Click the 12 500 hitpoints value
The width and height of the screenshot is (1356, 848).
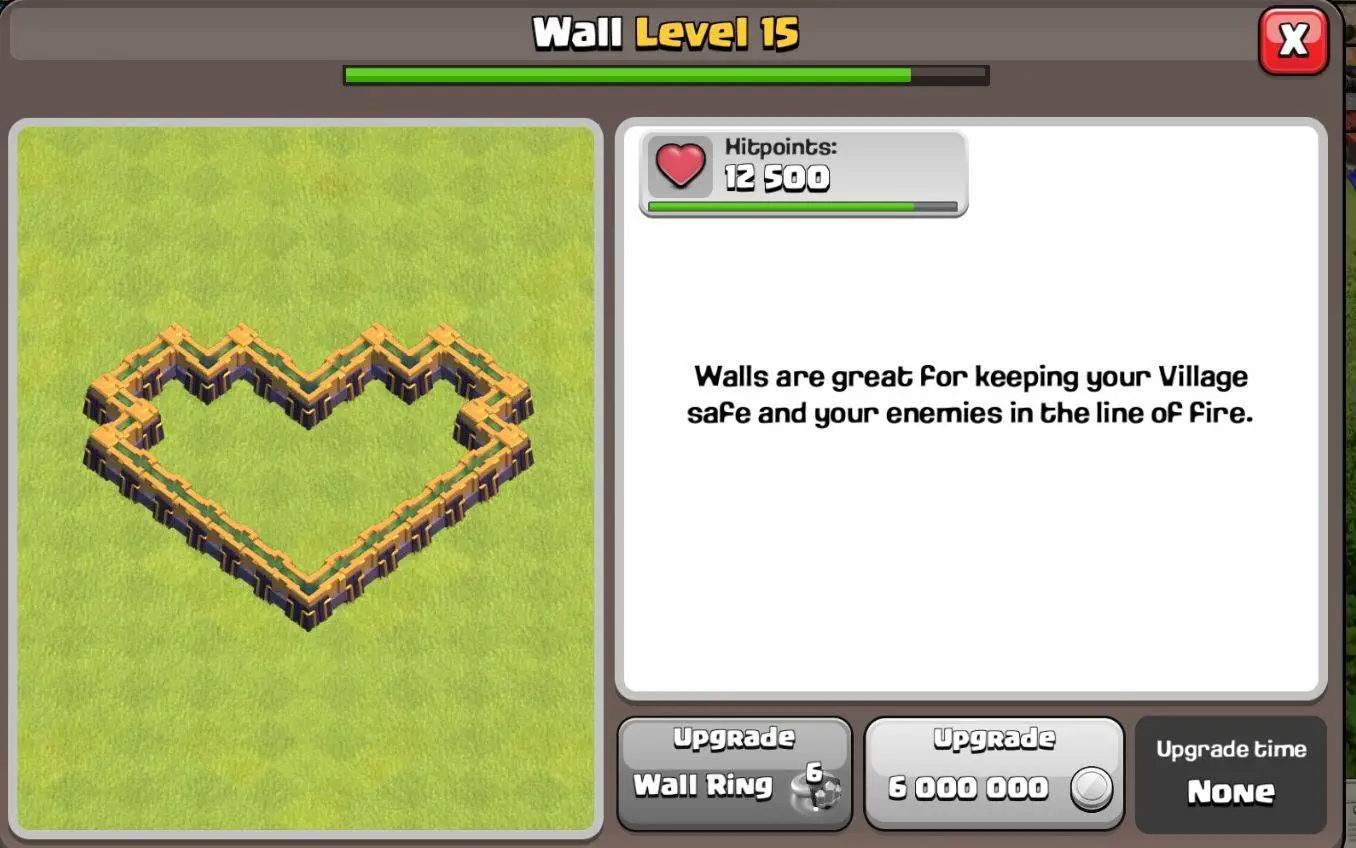[x=775, y=180]
